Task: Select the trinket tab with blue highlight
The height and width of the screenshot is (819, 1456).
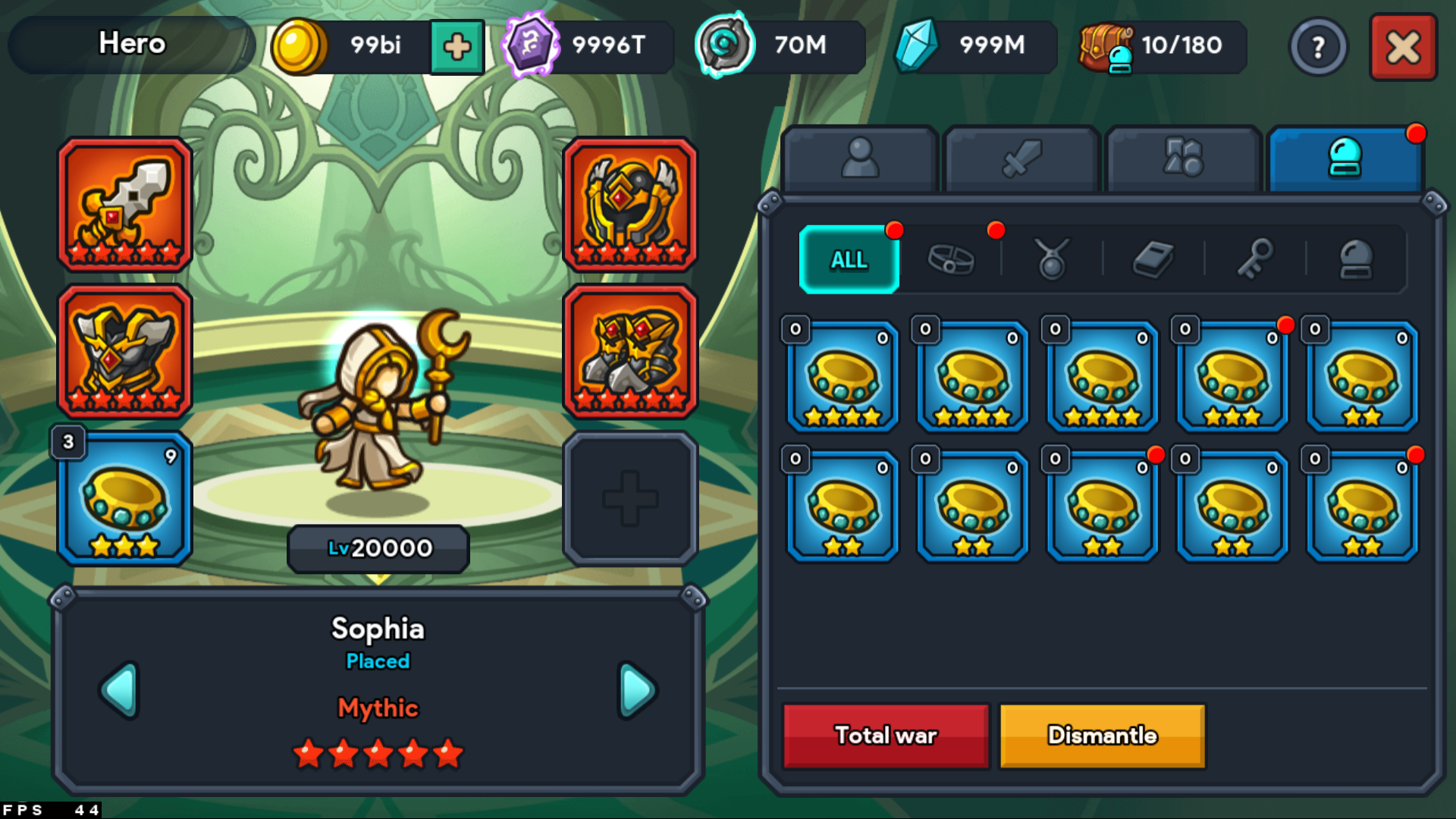Action: coord(1344,158)
